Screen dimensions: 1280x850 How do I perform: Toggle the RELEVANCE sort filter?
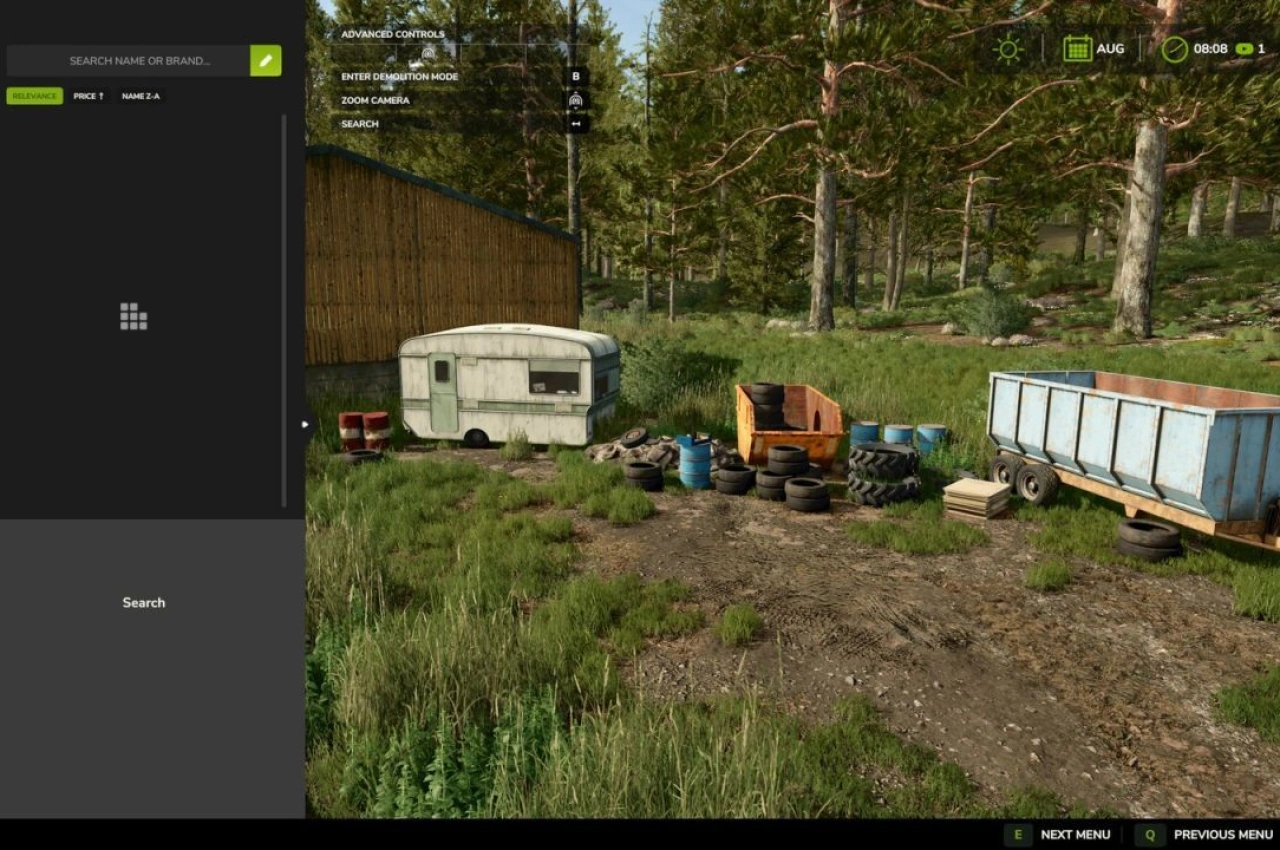(x=35, y=96)
